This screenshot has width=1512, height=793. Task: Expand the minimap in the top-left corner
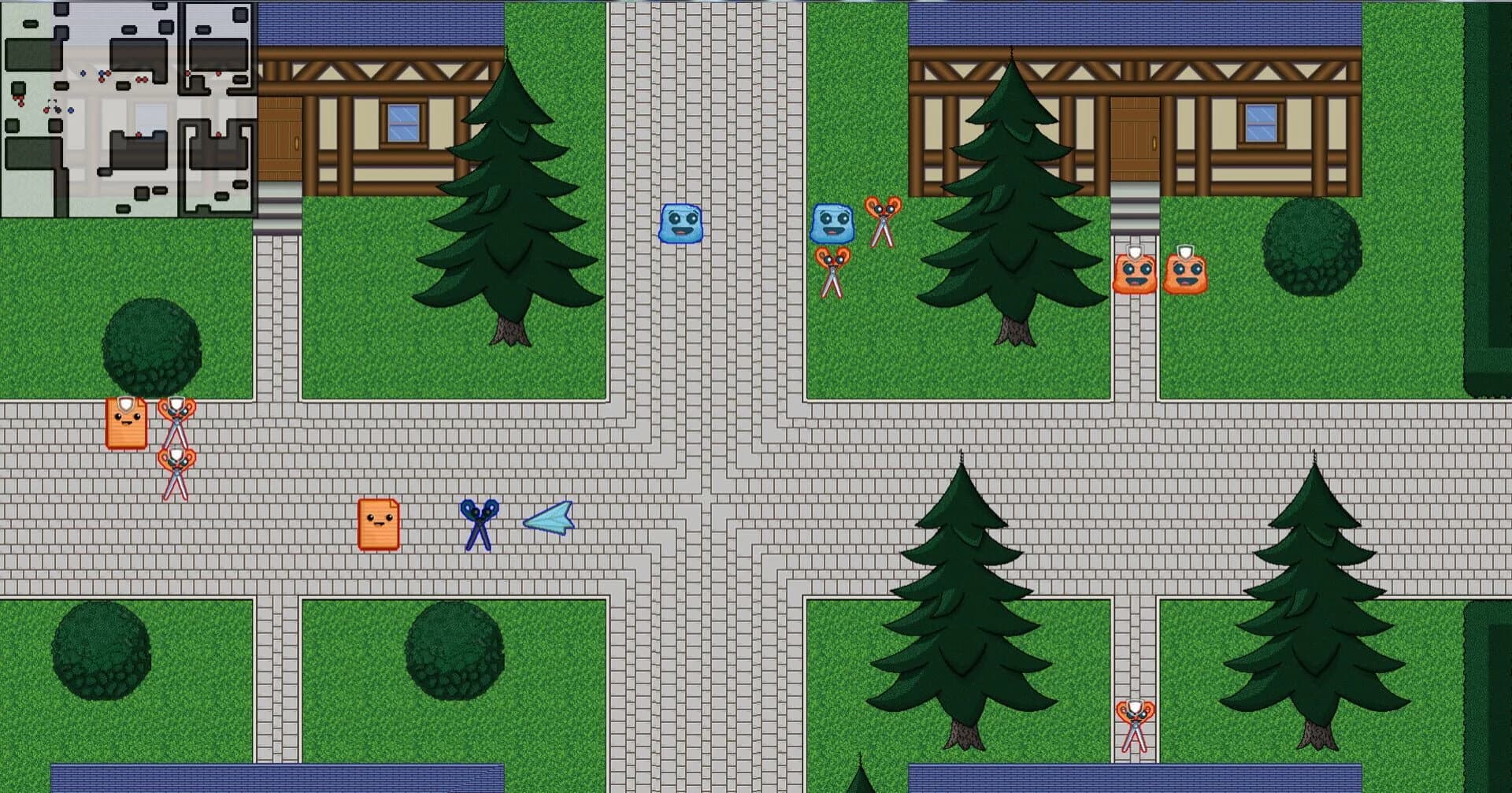(130, 106)
